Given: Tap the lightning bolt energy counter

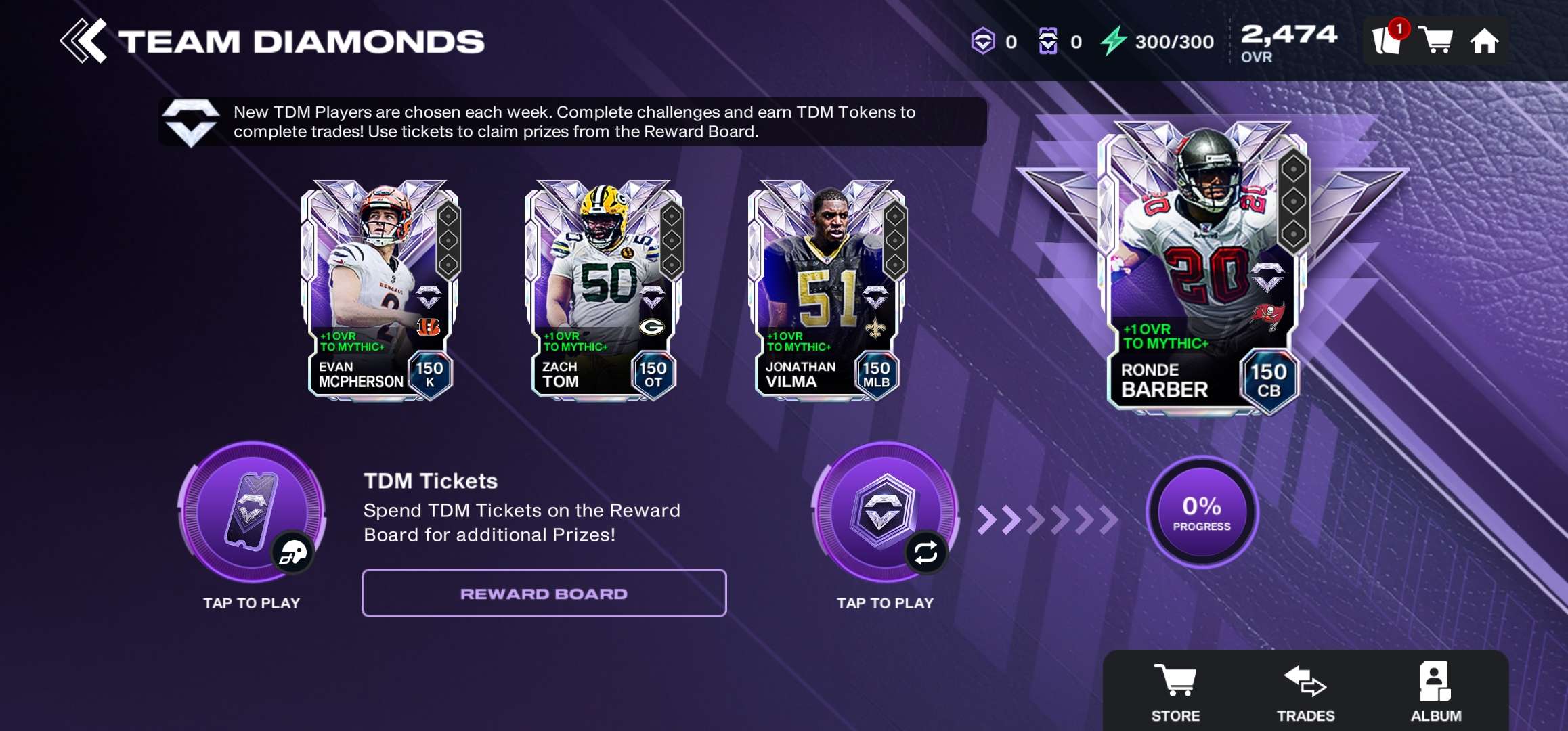Looking at the screenshot, I should pos(1158,41).
